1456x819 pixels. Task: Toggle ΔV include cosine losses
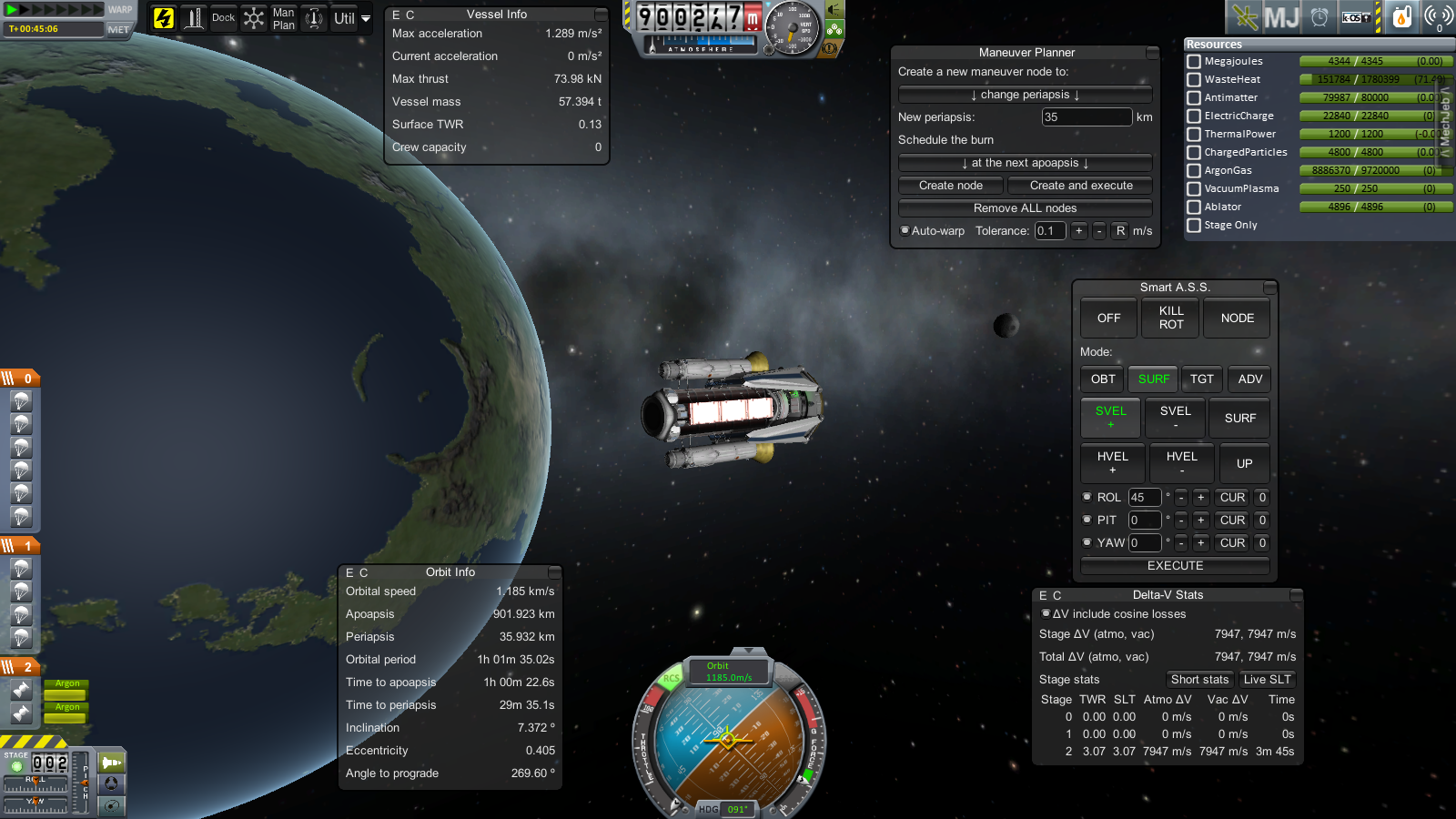pos(1046,614)
